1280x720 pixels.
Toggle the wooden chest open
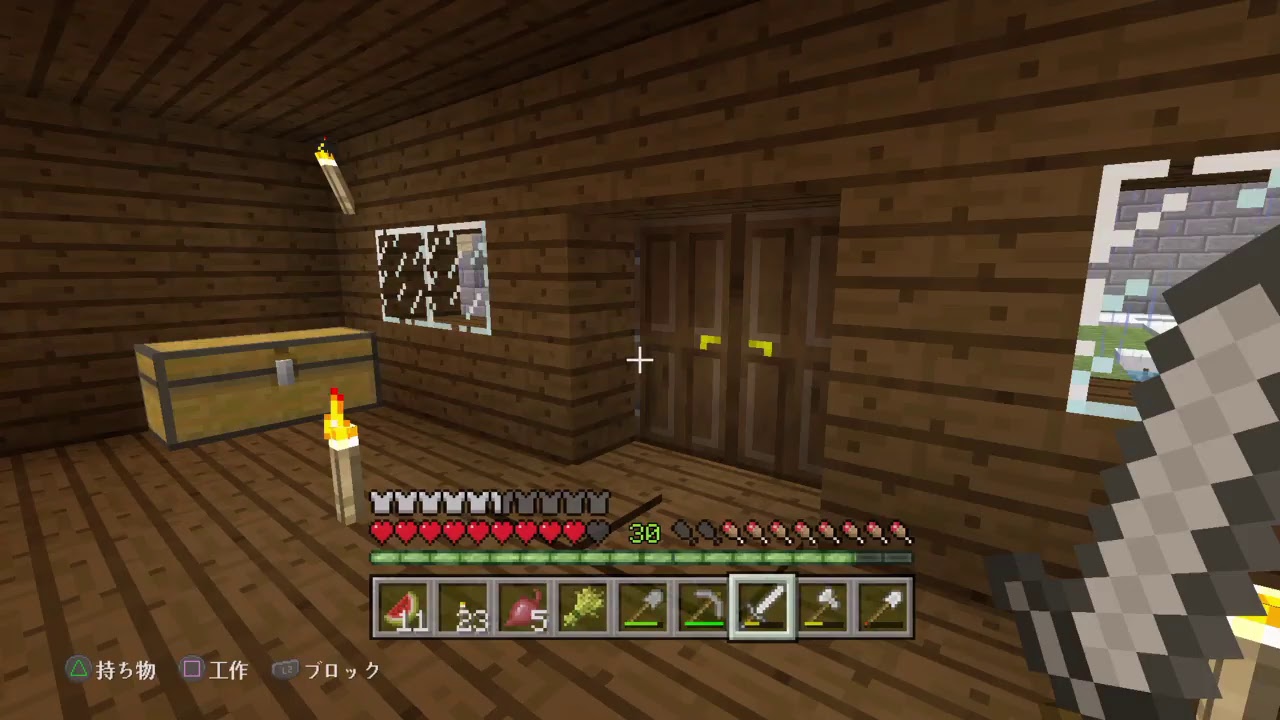pyautogui.click(x=255, y=385)
